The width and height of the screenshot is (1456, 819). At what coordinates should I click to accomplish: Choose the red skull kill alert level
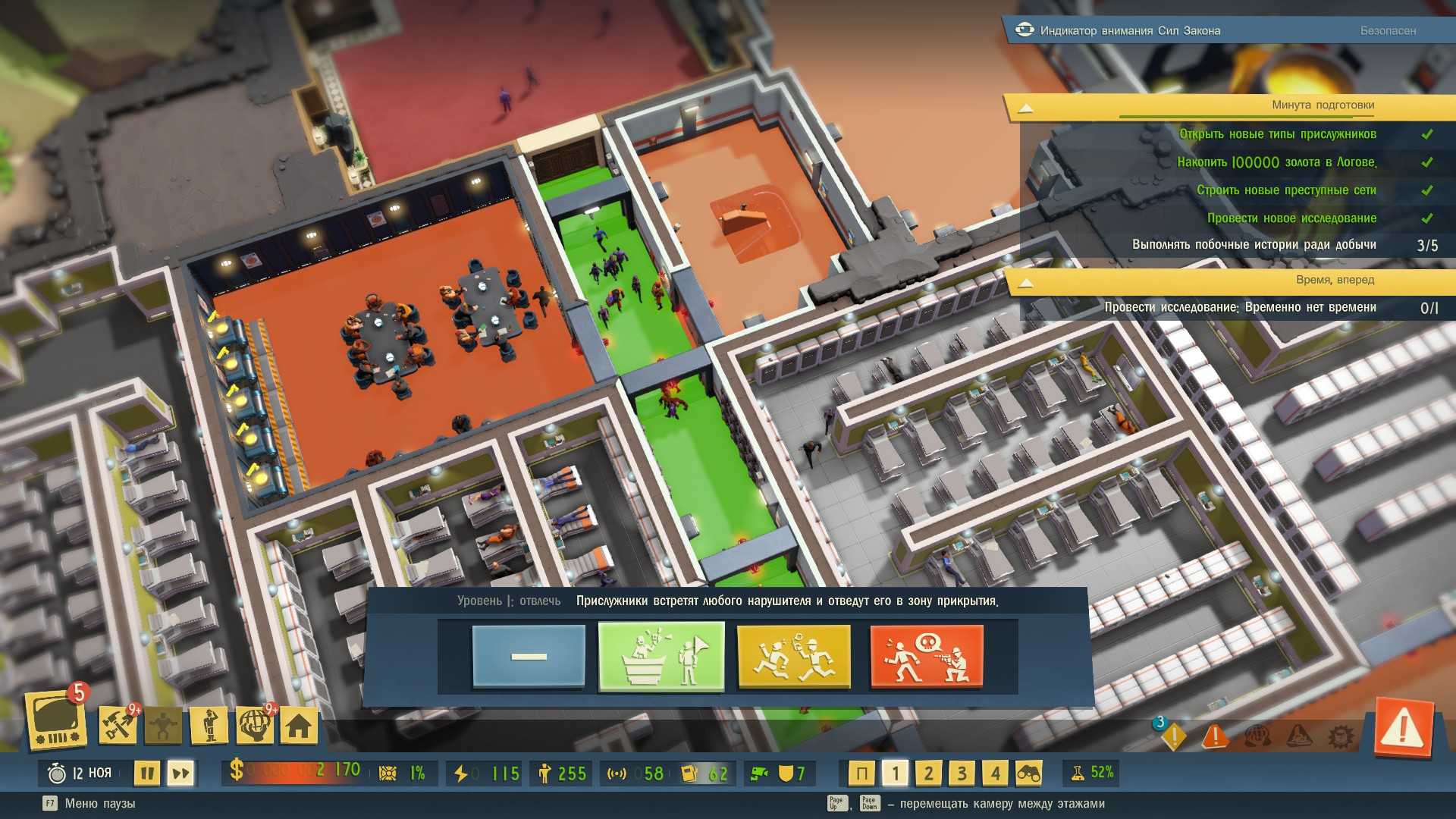[x=926, y=656]
